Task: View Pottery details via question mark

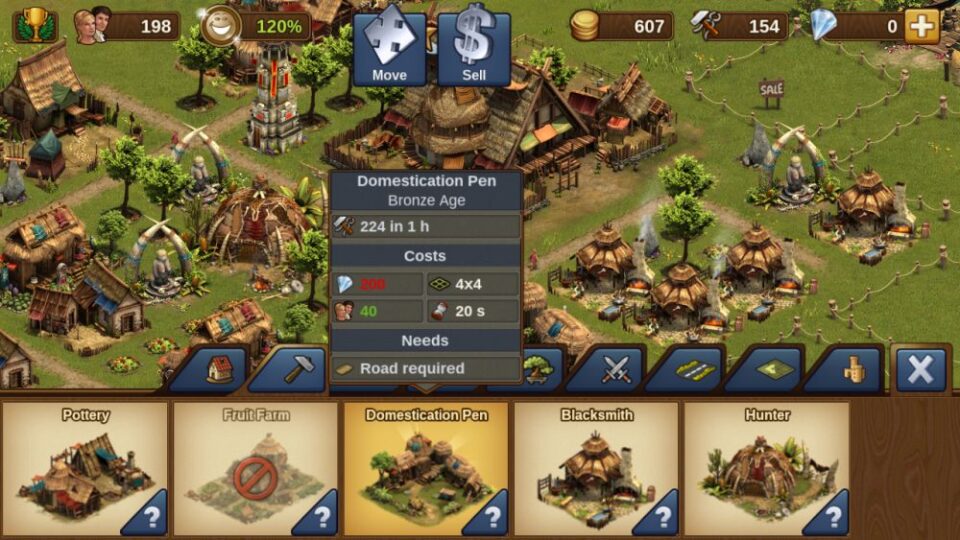Action: (x=151, y=517)
